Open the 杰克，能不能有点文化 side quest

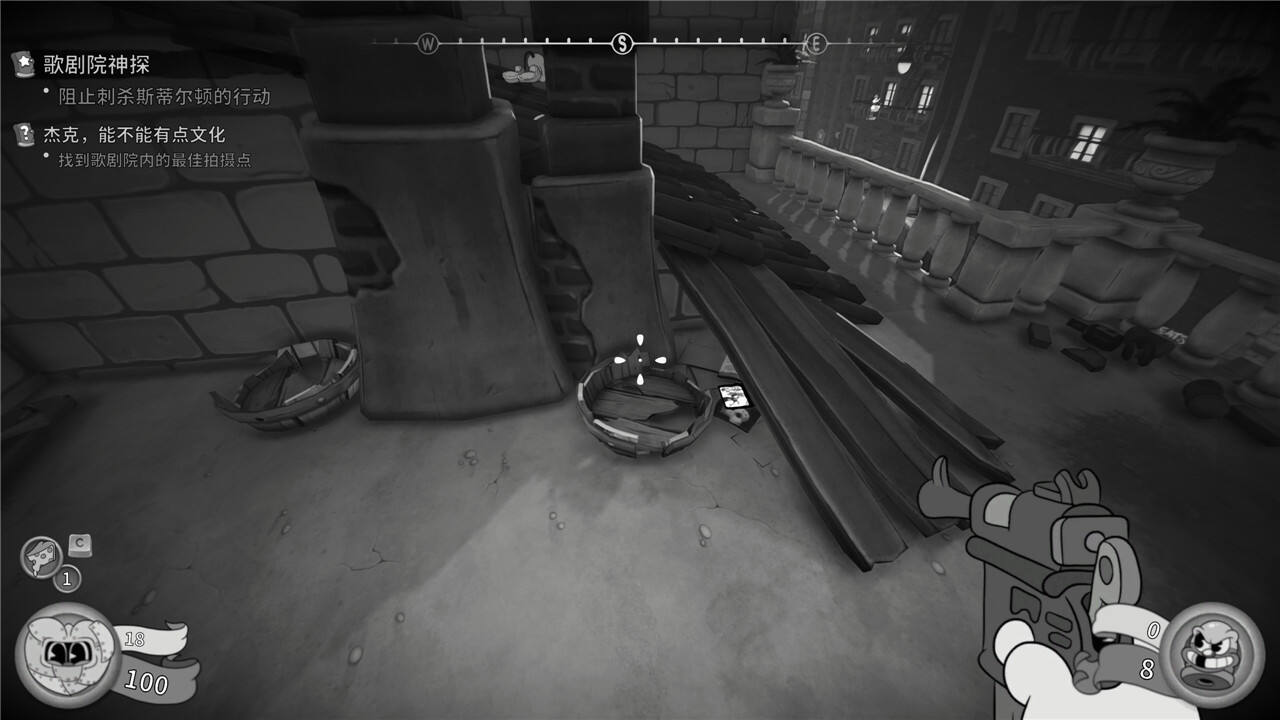point(133,133)
